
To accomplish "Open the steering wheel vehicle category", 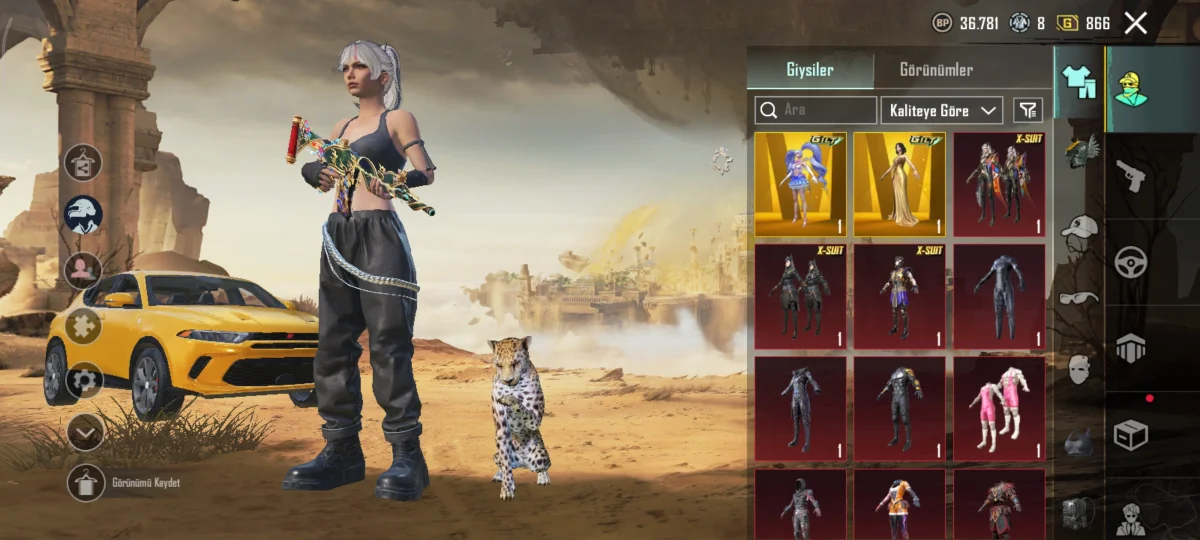I will (x=1130, y=262).
